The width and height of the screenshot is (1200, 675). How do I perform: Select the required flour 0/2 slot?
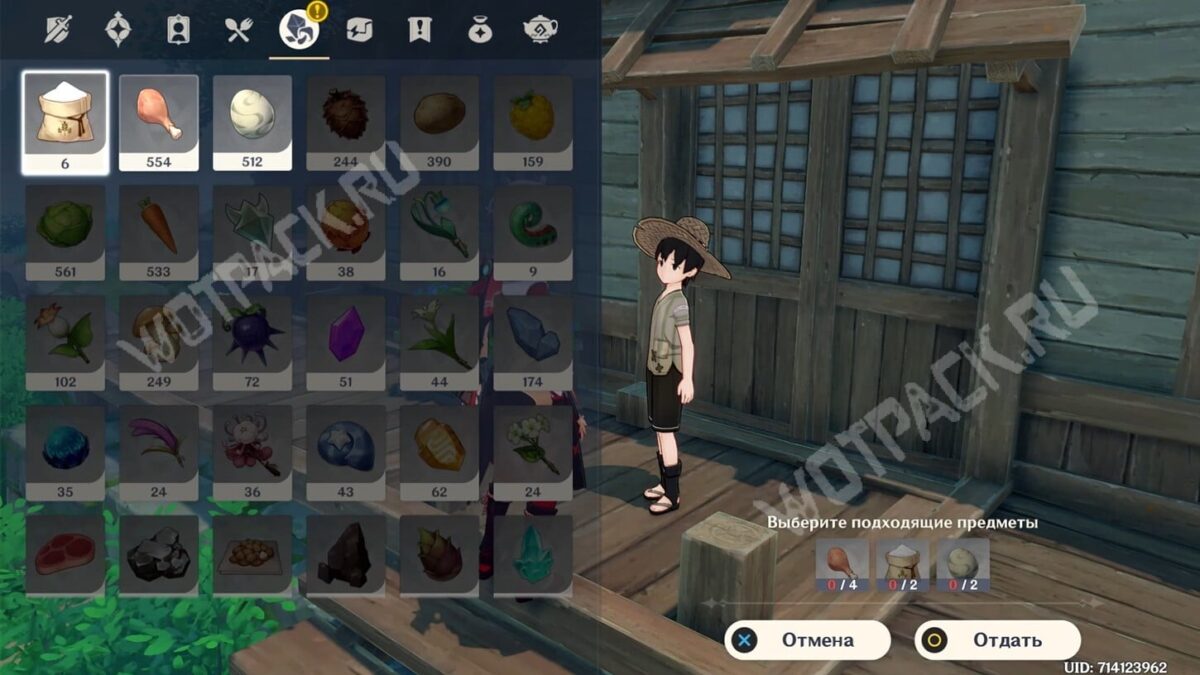click(x=903, y=566)
